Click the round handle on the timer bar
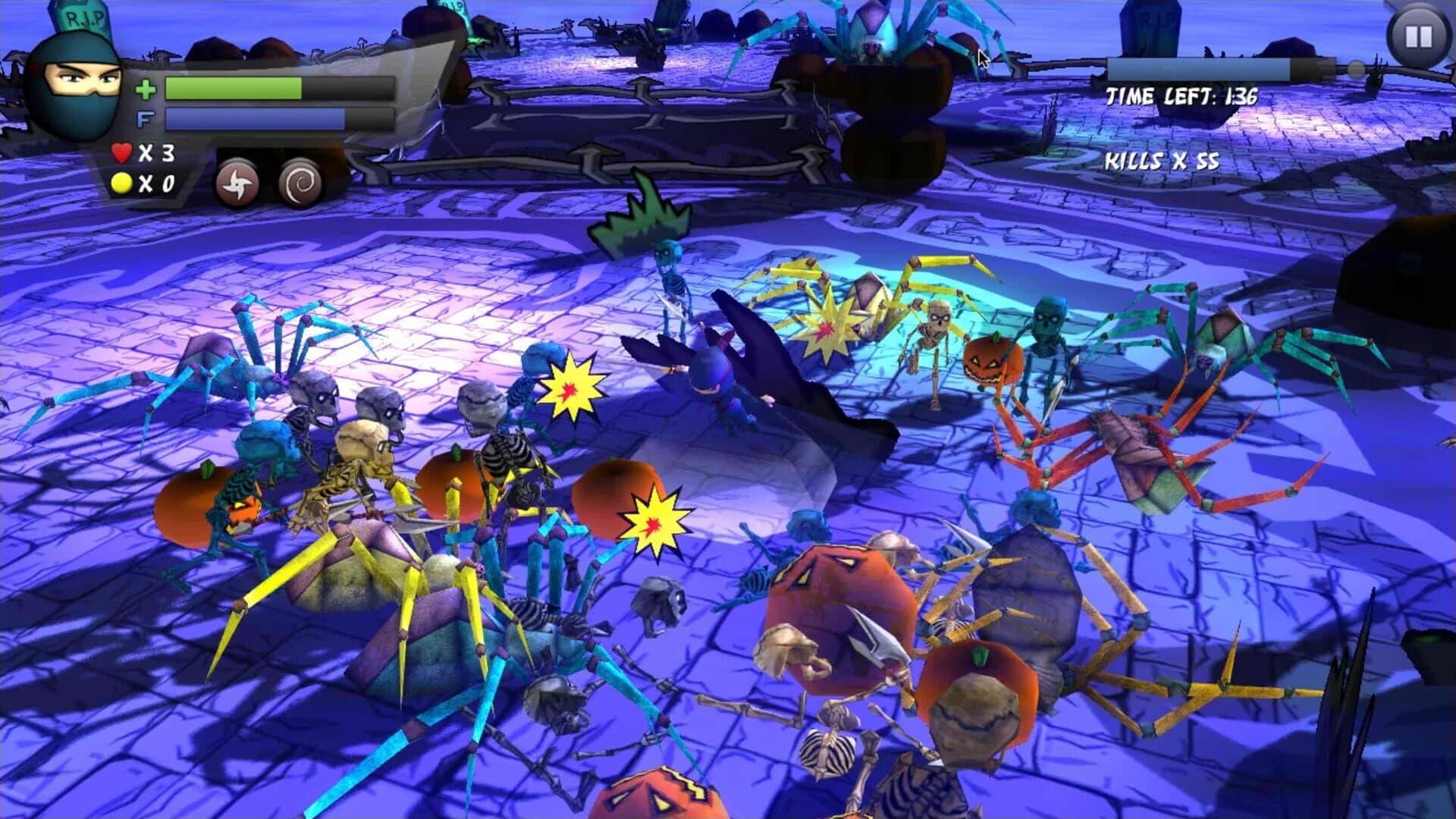 pyautogui.click(x=1357, y=68)
